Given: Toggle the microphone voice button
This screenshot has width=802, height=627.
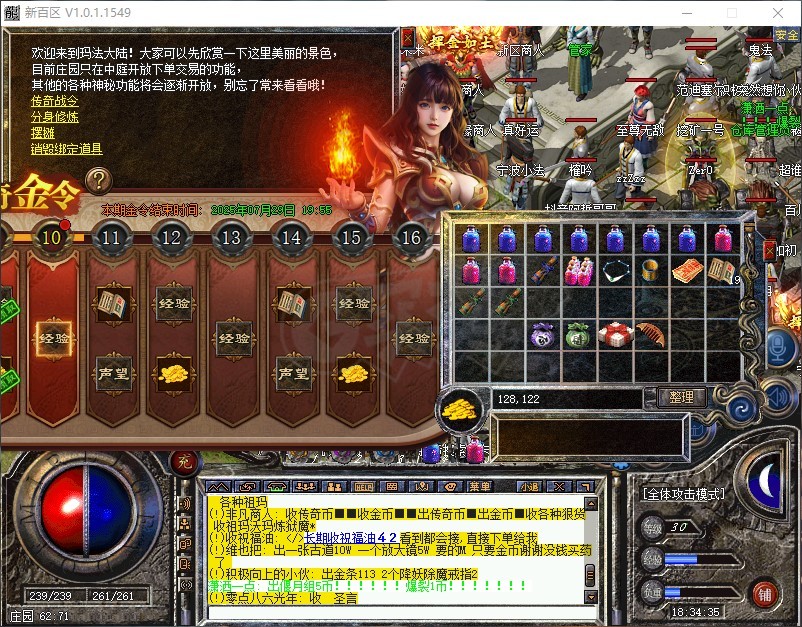Looking at the screenshot, I should (780, 348).
